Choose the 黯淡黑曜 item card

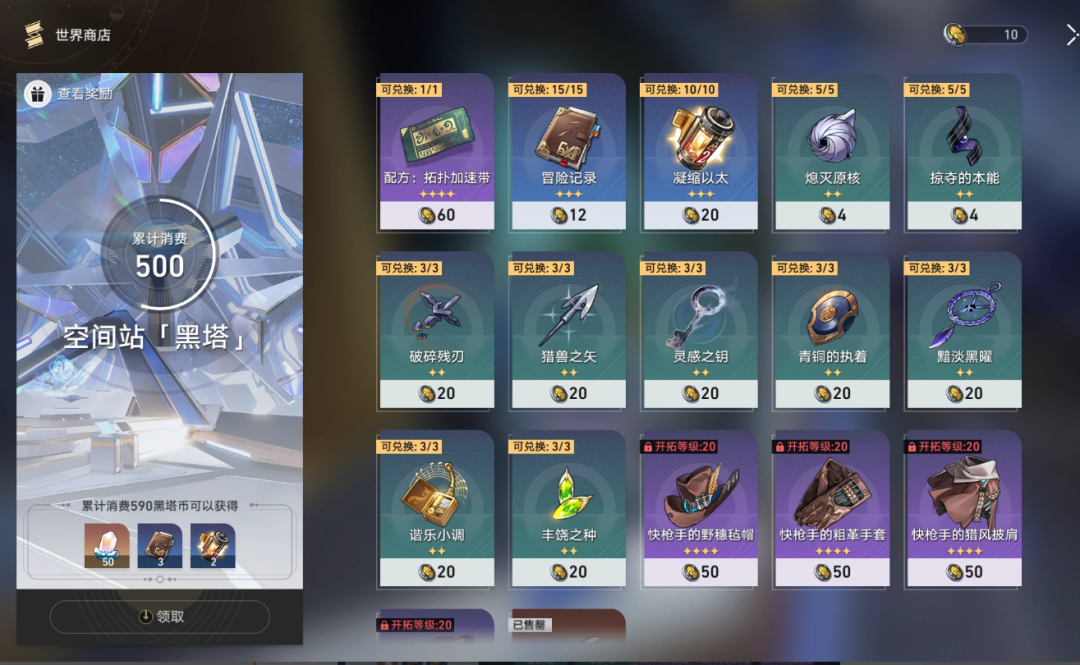tap(964, 329)
